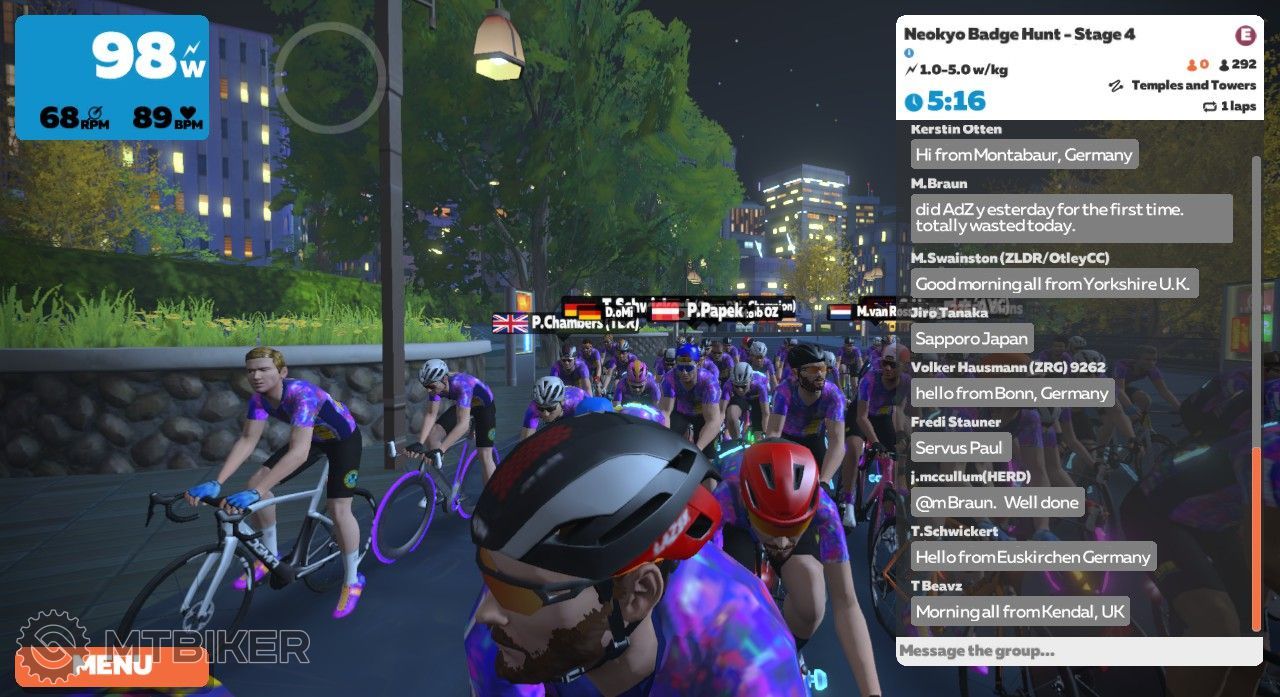
Task: Open the orange MENU button
Action: click(112, 665)
